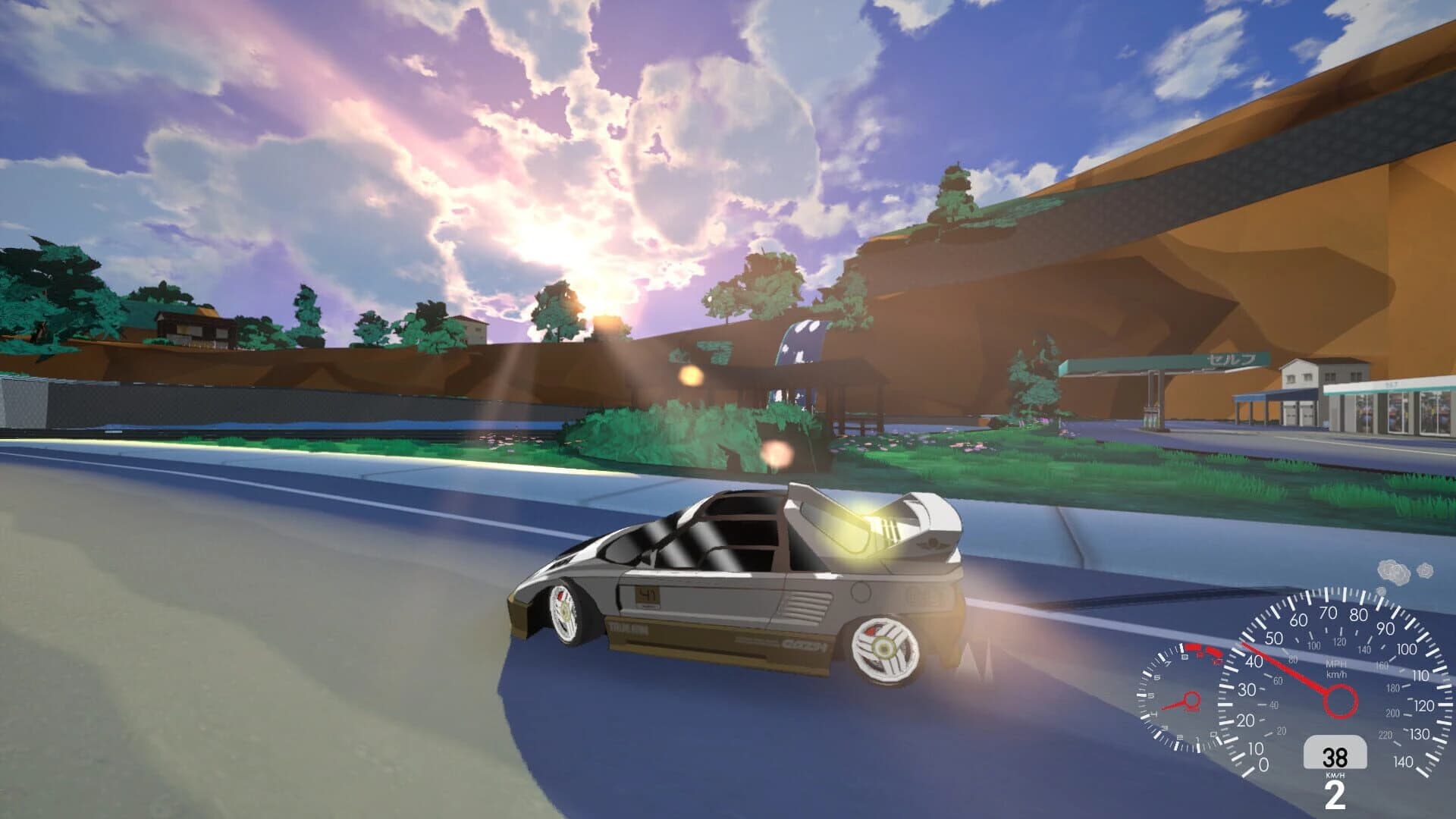
Task: Click the gear indicator showing 2
Action: 1335,792
